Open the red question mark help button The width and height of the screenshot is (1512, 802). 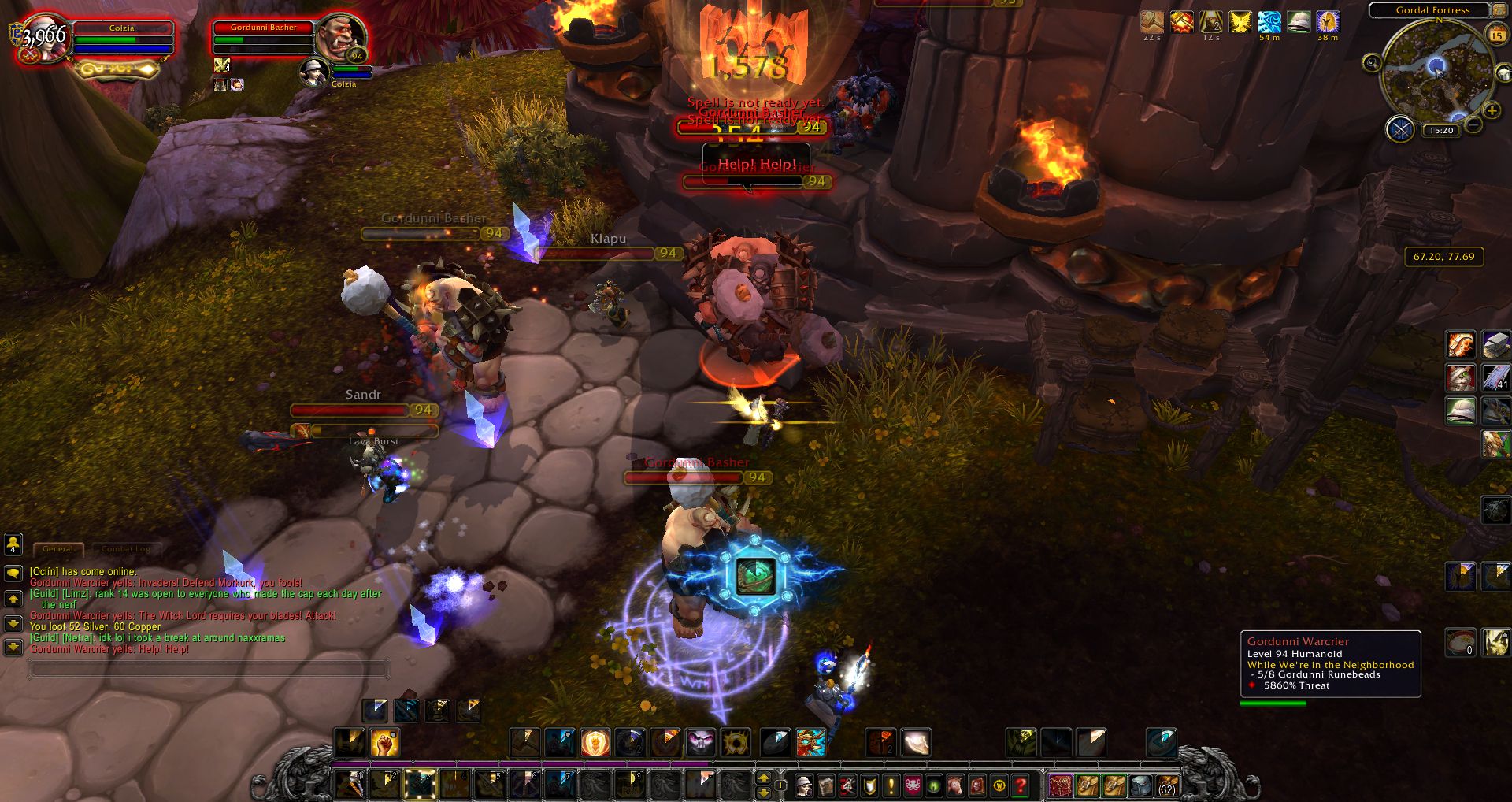1021,785
